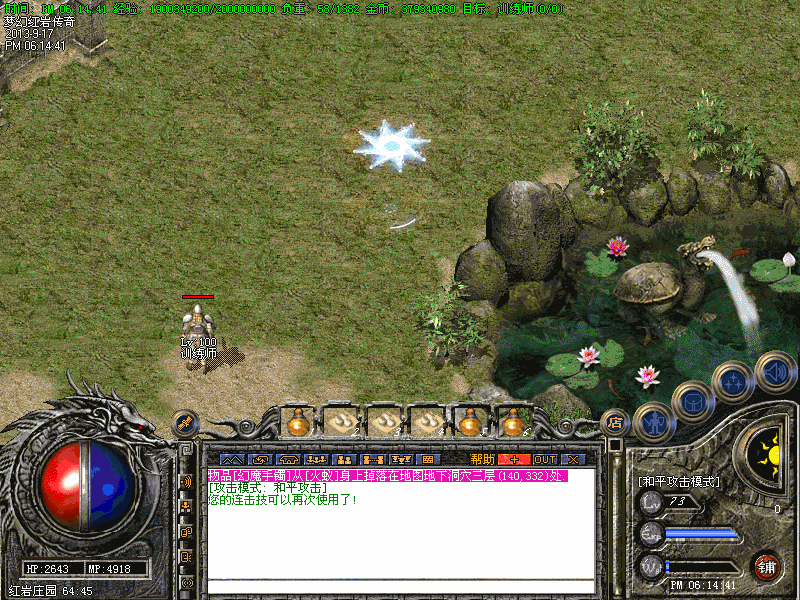Viewport: 800px width, 600px height.
Task: Open the character status icon
Action: click(653, 422)
